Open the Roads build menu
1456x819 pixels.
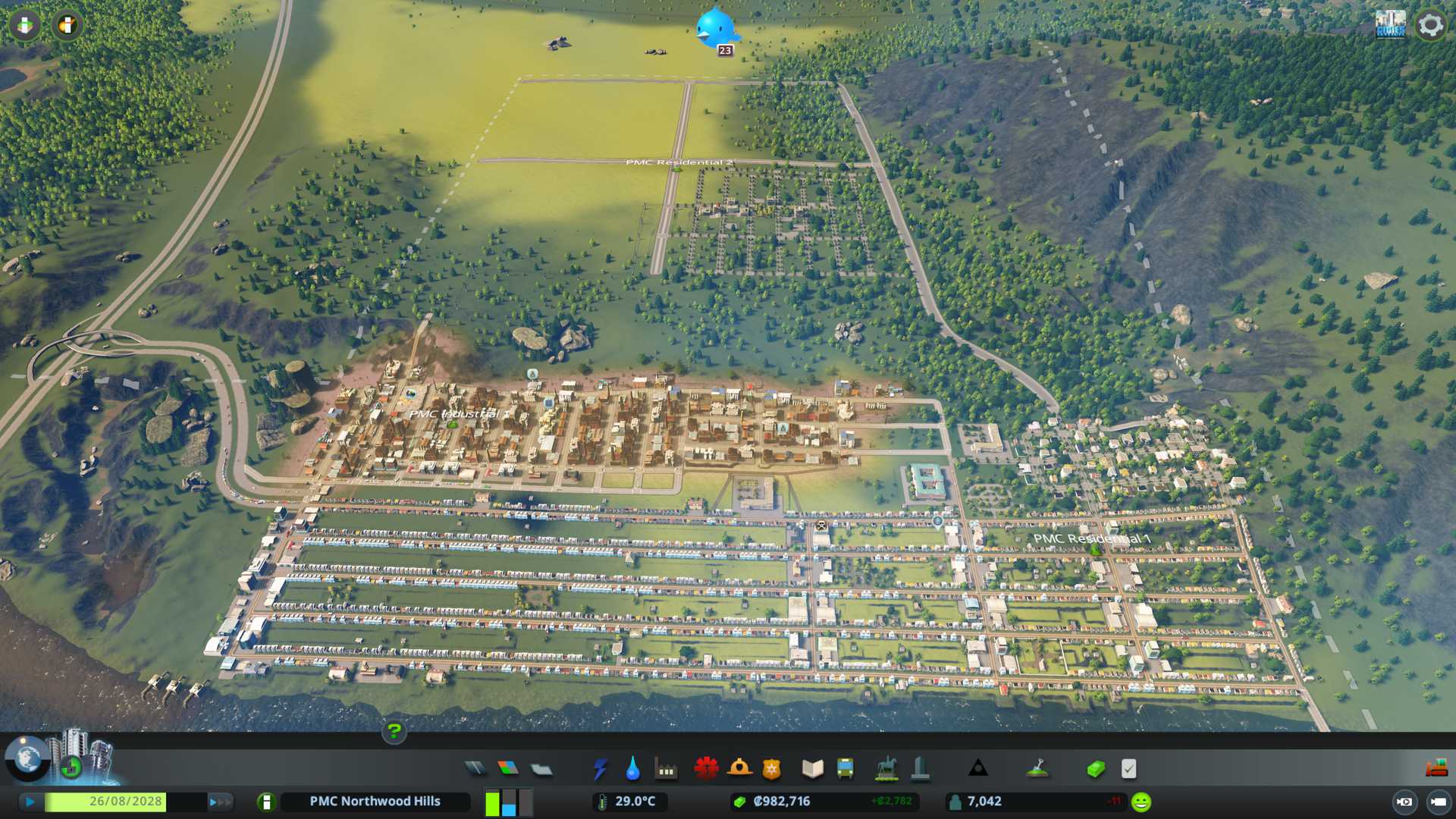475,769
